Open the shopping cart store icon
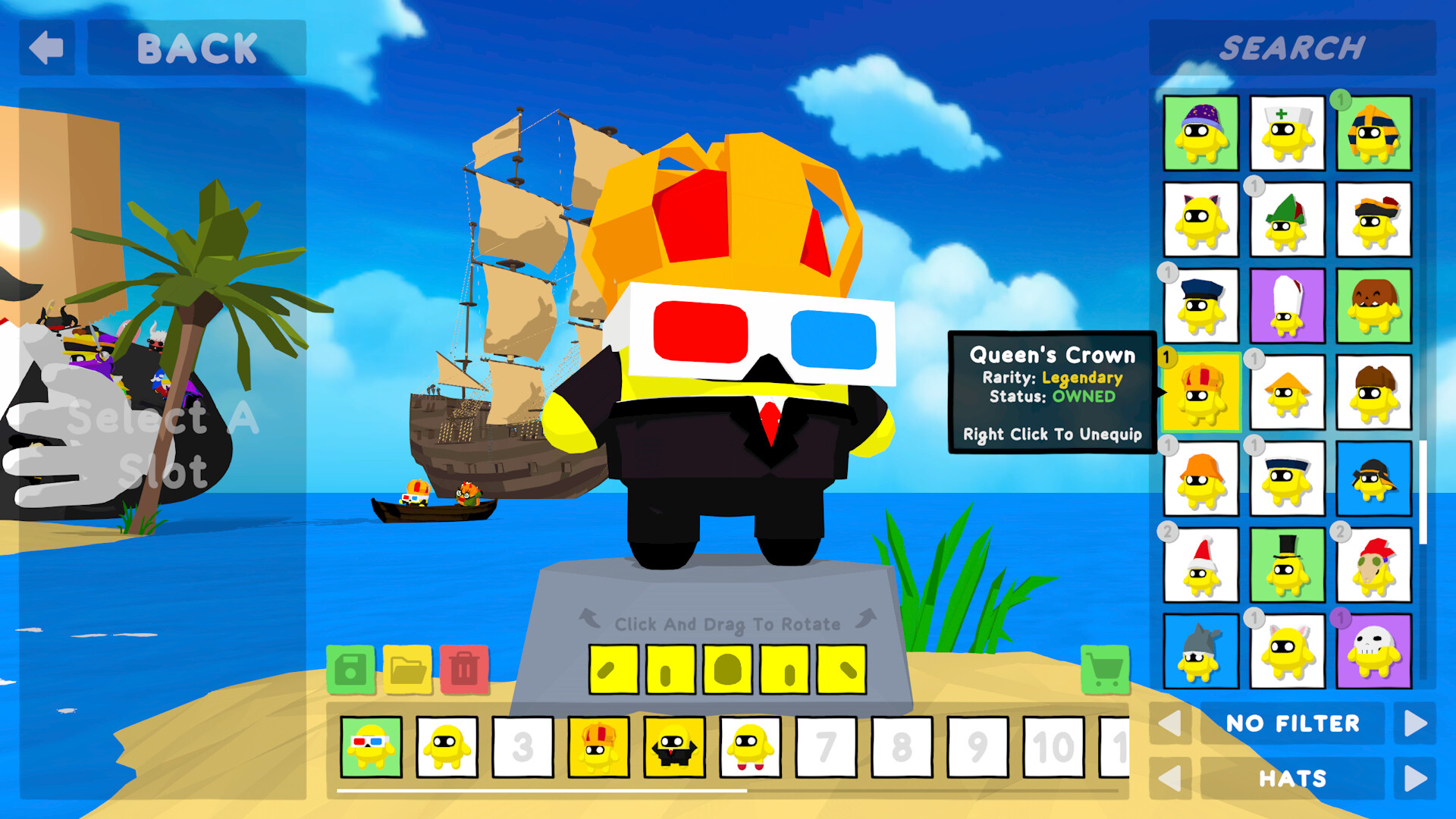Viewport: 1456px width, 819px height. click(x=1103, y=670)
